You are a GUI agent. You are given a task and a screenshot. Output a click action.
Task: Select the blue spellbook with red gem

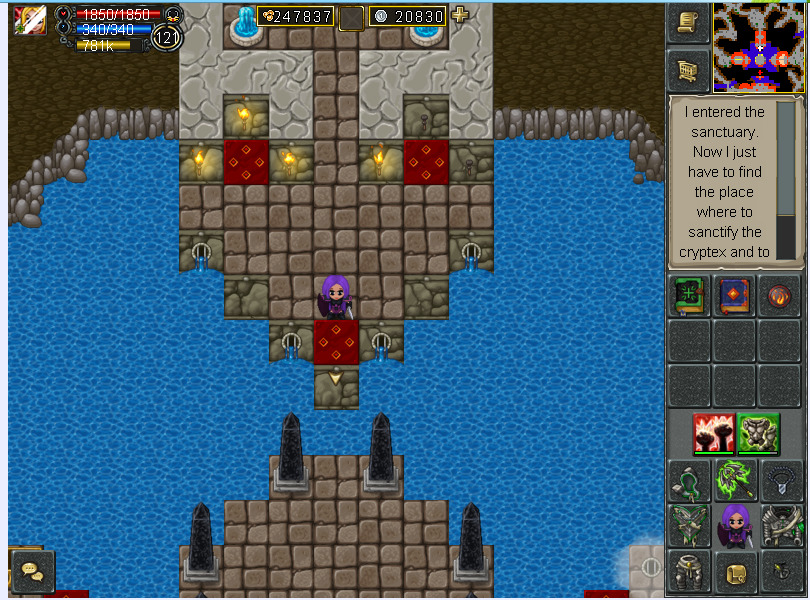735,297
